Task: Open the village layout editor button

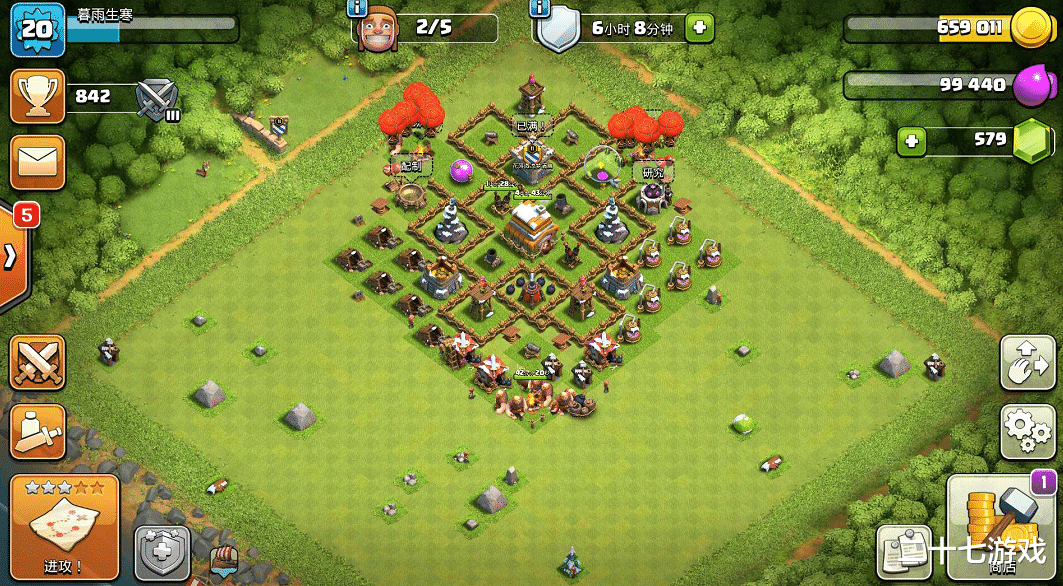Action: [1027, 362]
